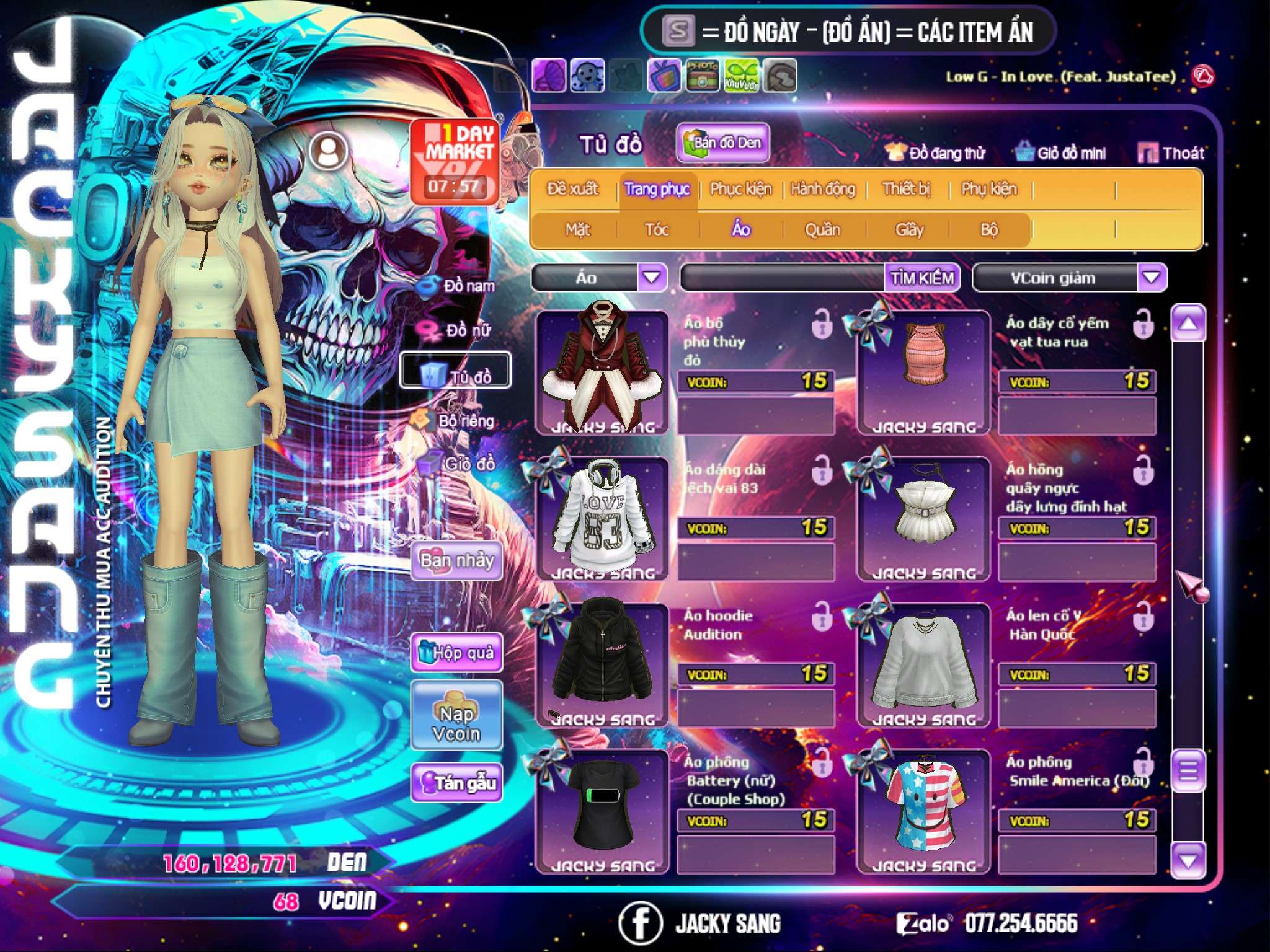Exit the wardrobe with Thoát

[x=1171, y=153]
